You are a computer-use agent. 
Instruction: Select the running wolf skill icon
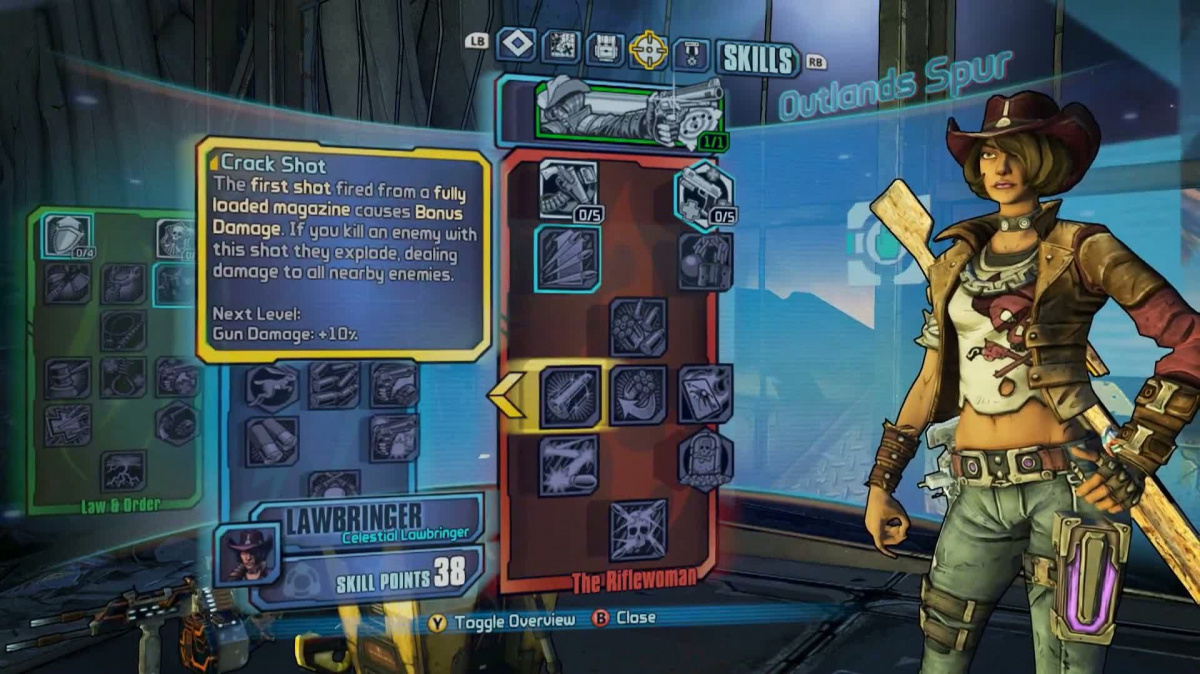click(x=271, y=386)
